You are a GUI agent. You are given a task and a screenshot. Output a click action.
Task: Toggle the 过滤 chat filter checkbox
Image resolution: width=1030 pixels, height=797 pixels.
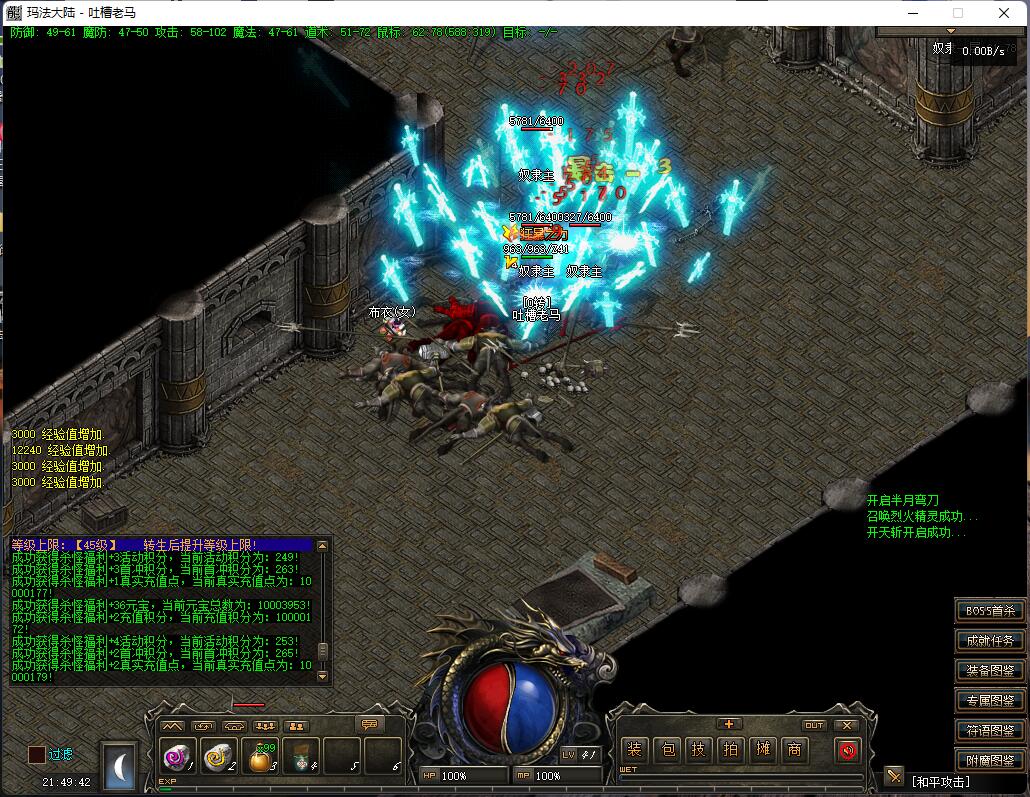pyautogui.click(x=37, y=755)
